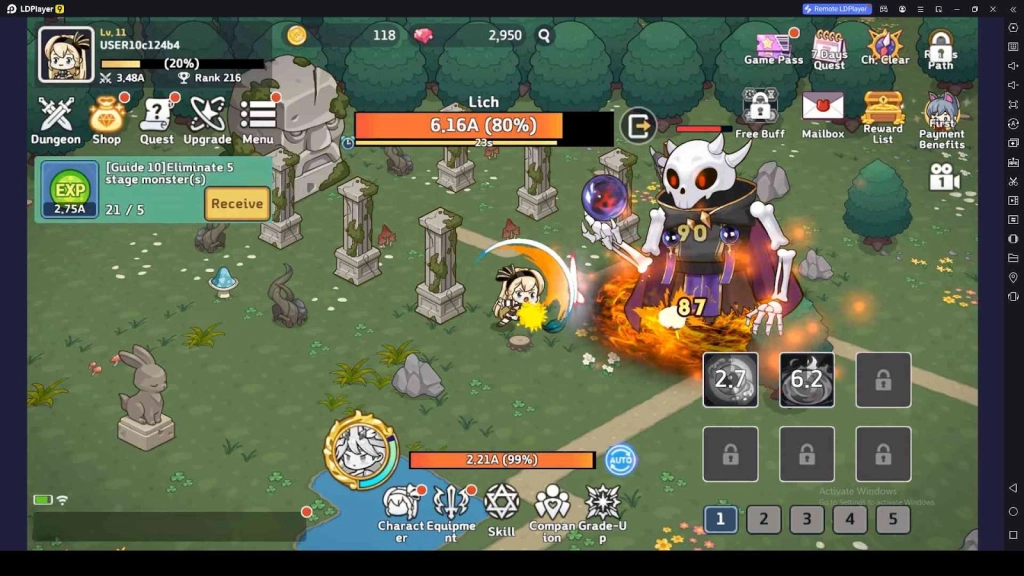
Task: Open the Ch. Clear rewards
Action: pos(885,47)
